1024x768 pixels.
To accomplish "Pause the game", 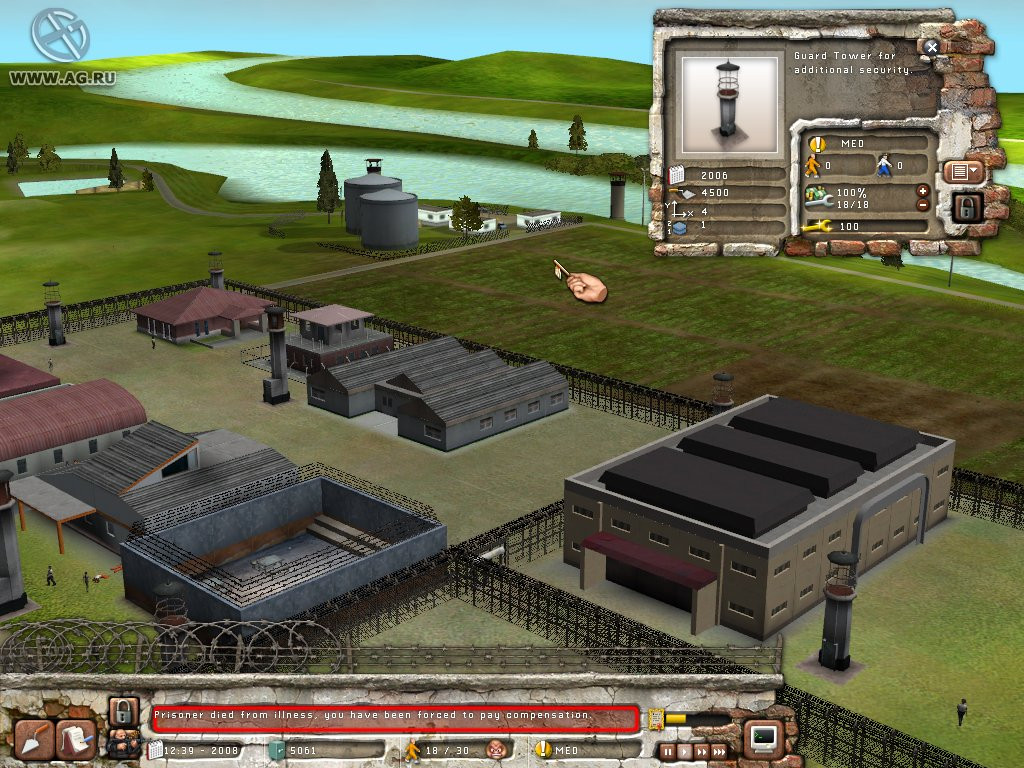I will coord(667,750).
